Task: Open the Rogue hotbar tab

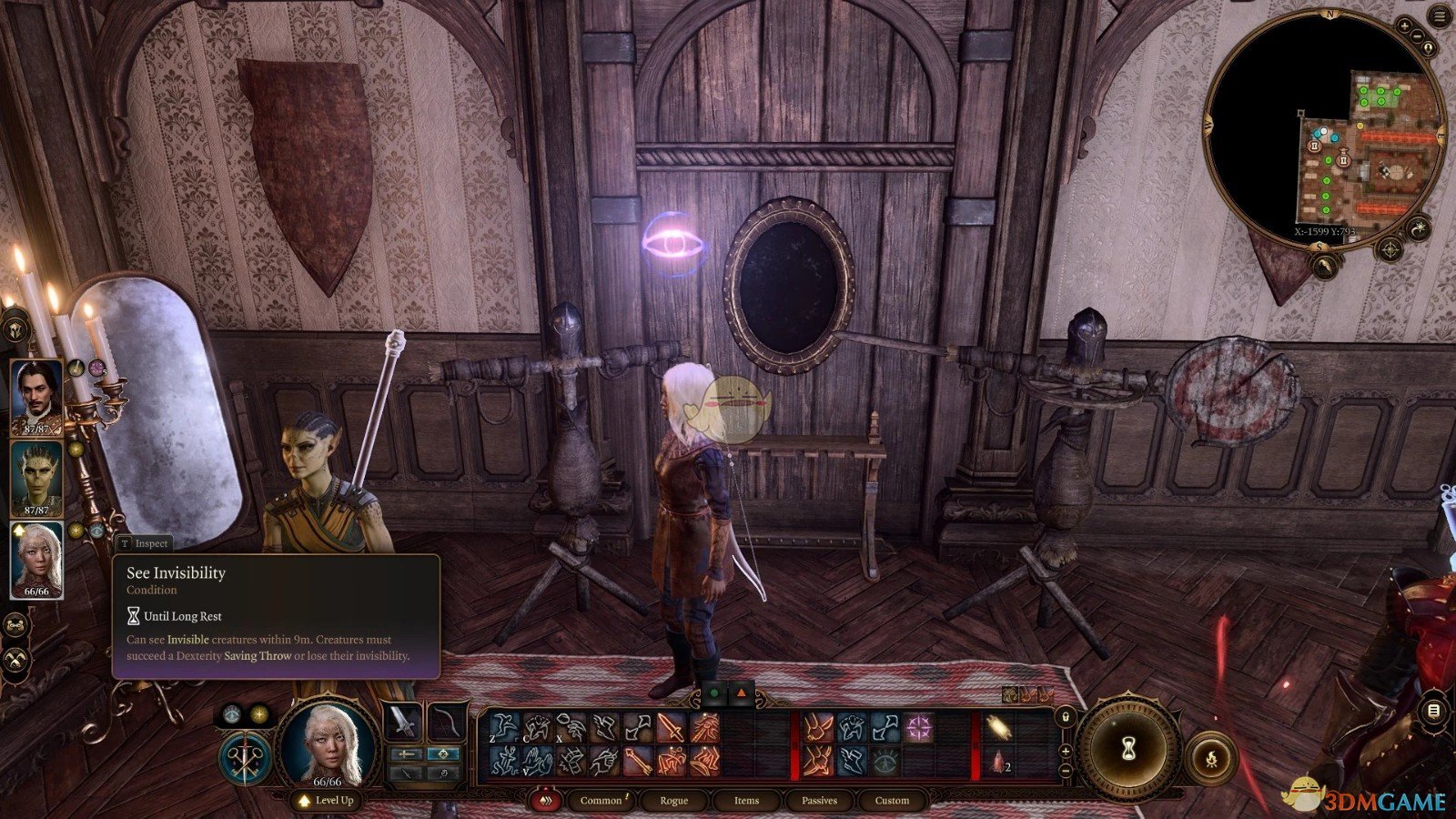Action: tap(673, 800)
